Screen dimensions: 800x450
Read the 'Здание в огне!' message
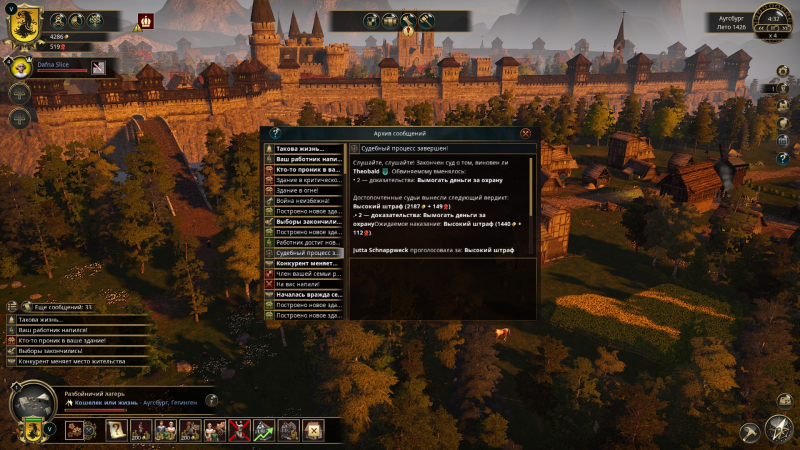point(304,190)
